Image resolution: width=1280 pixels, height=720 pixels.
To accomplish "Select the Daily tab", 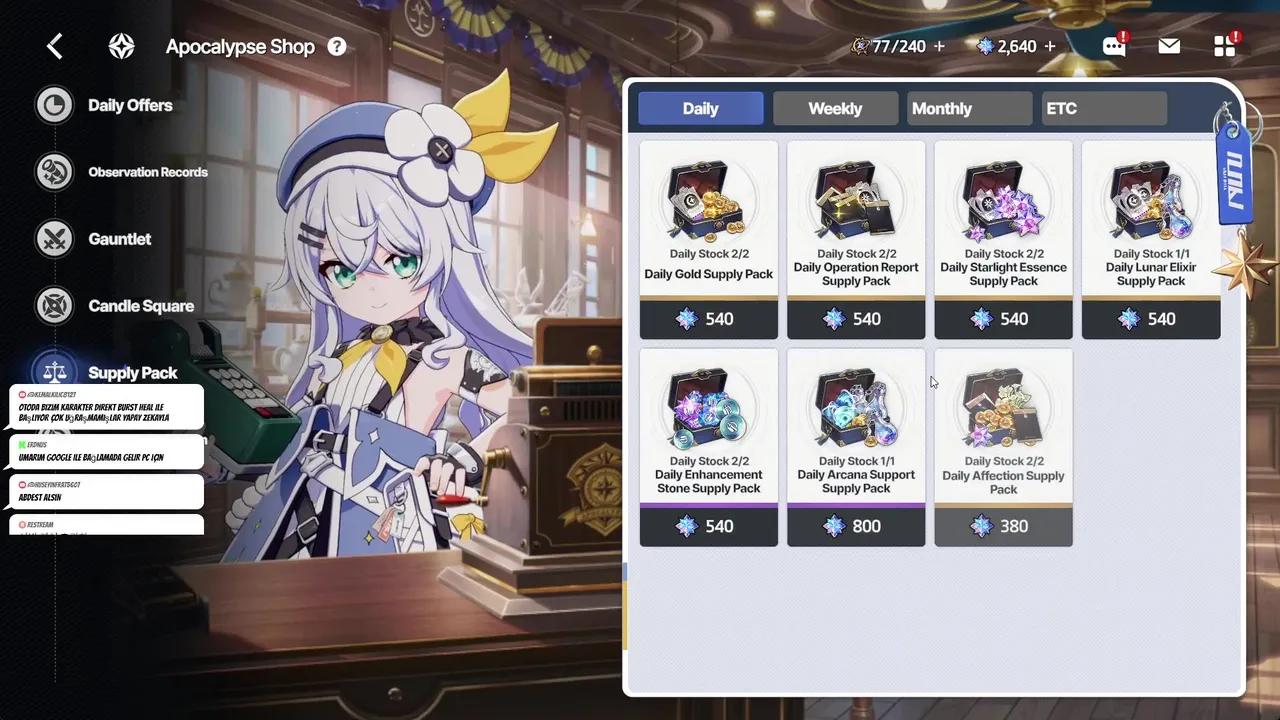I will (700, 108).
